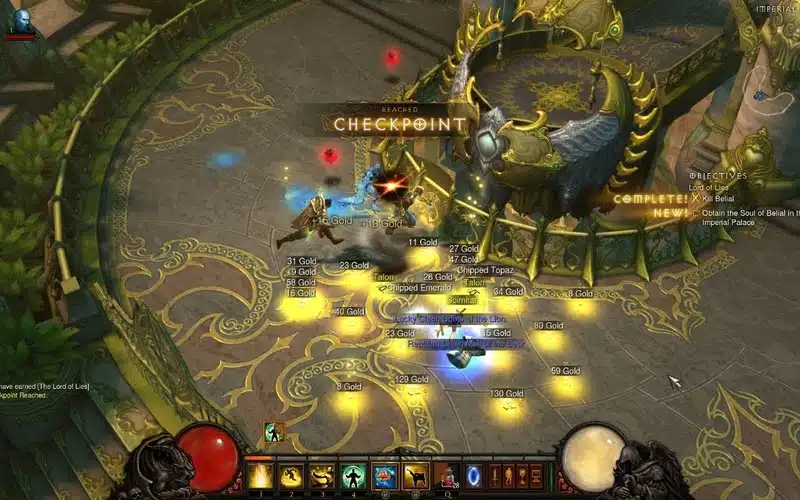Click the green figure buff icon above hotbar

click(271, 432)
